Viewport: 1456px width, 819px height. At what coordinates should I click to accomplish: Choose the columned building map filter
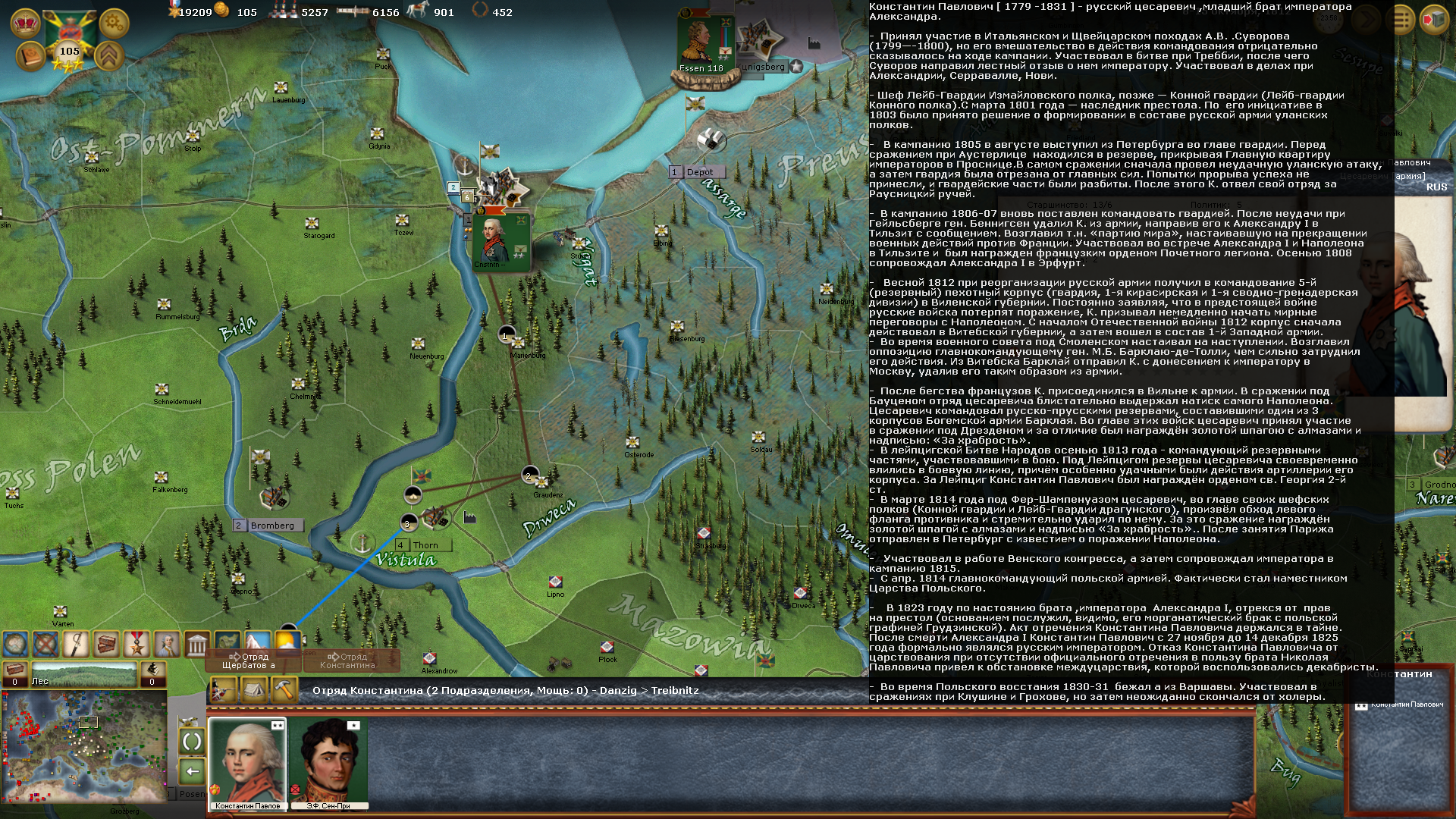point(197,644)
